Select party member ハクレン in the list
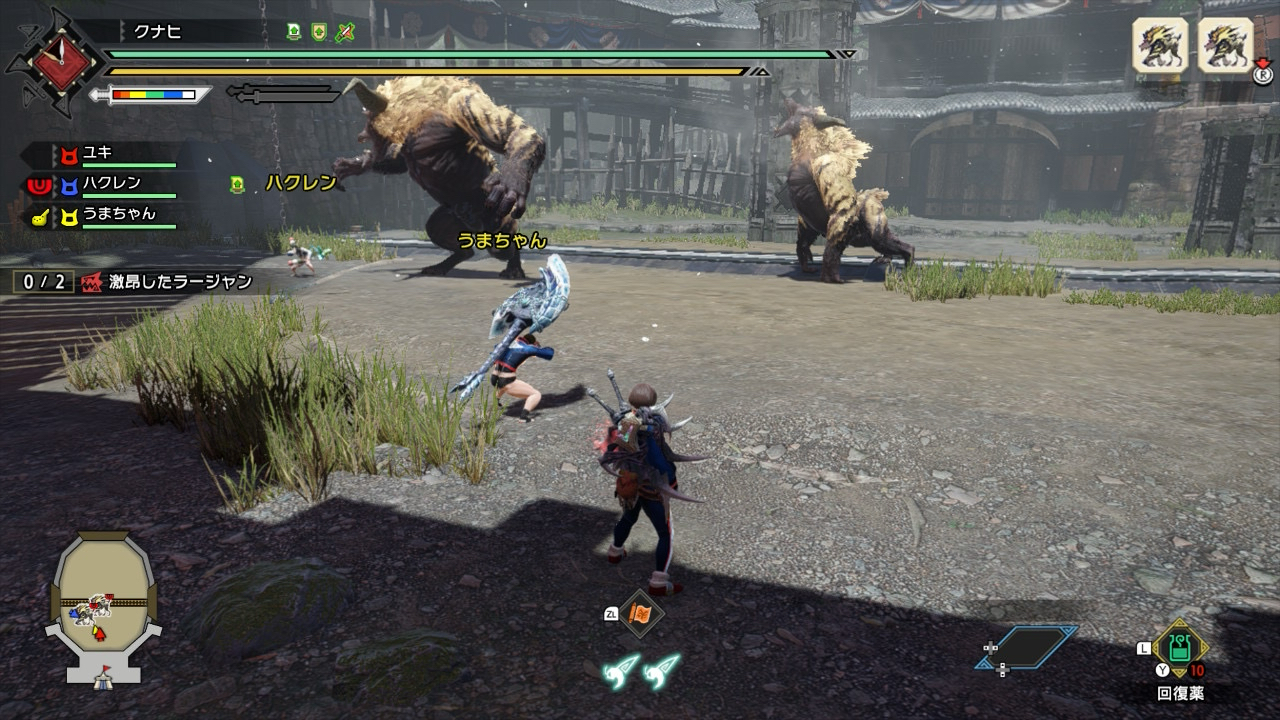The width and height of the screenshot is (1280, 720). (x=110, y=184)
